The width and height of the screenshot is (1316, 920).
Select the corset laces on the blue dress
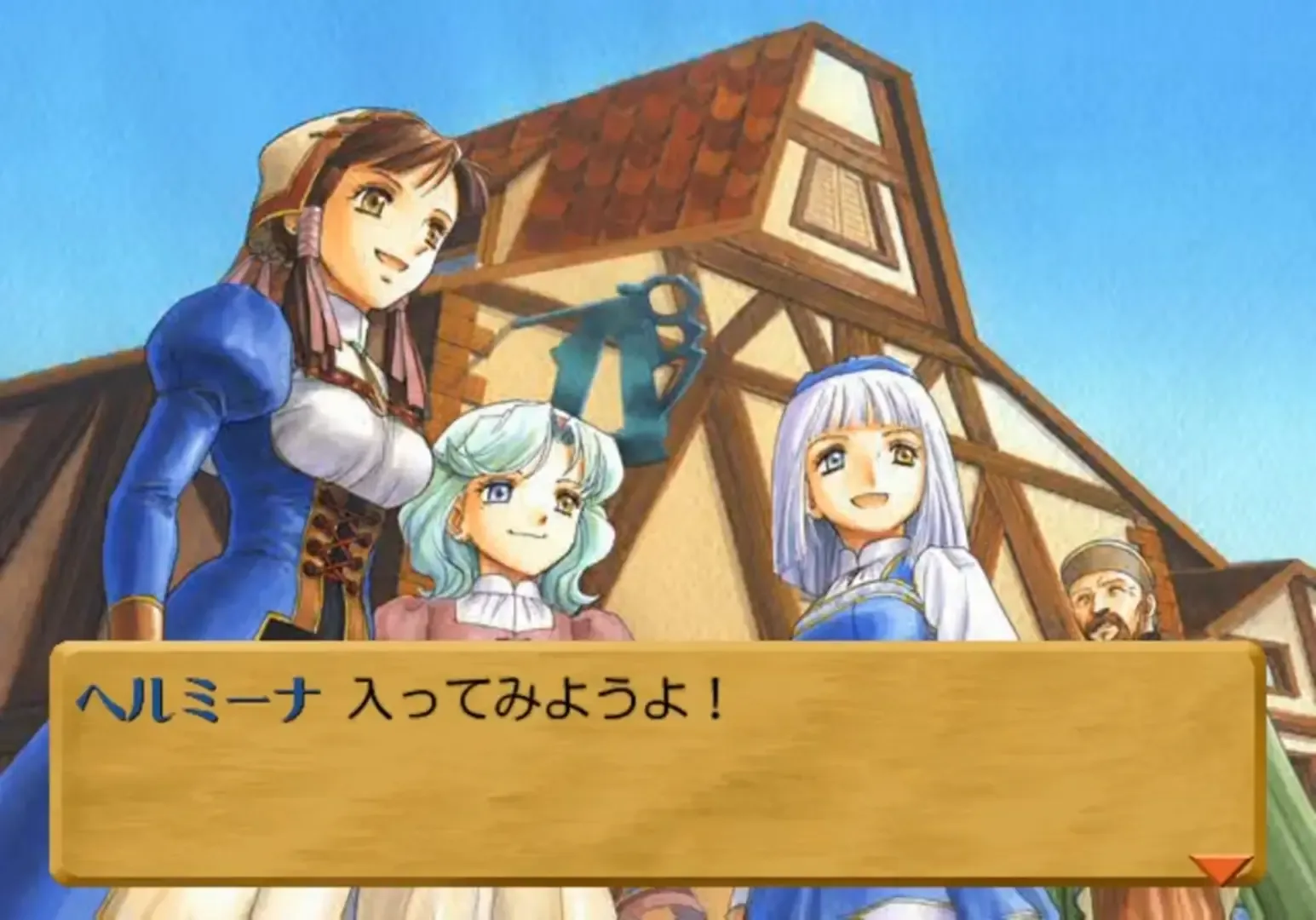[341, 545]
